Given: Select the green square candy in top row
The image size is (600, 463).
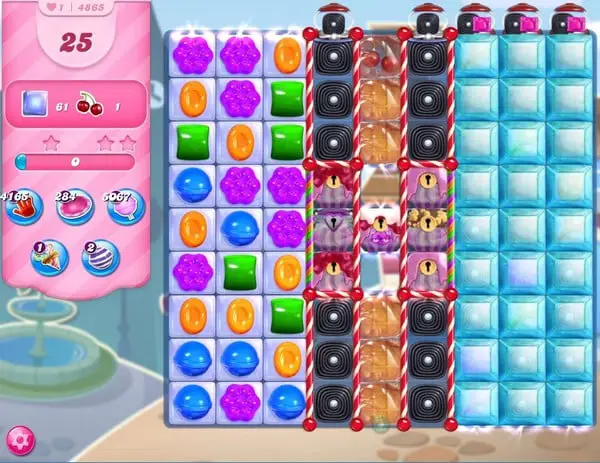Looking at the screenshot, I should [x=287, y=98].
